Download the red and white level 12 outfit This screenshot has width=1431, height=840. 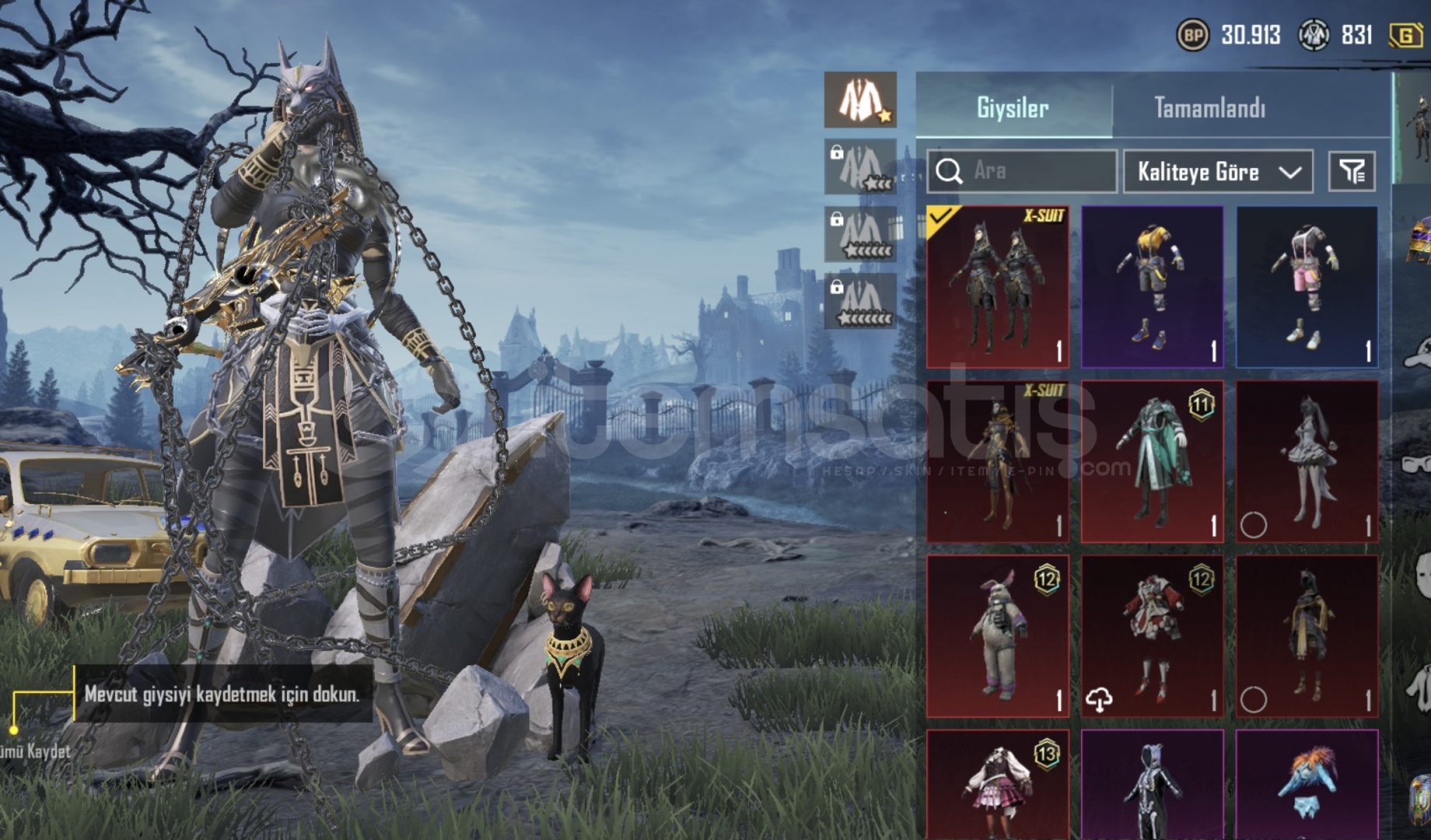pyautogui.click(x=1099, y=700)
